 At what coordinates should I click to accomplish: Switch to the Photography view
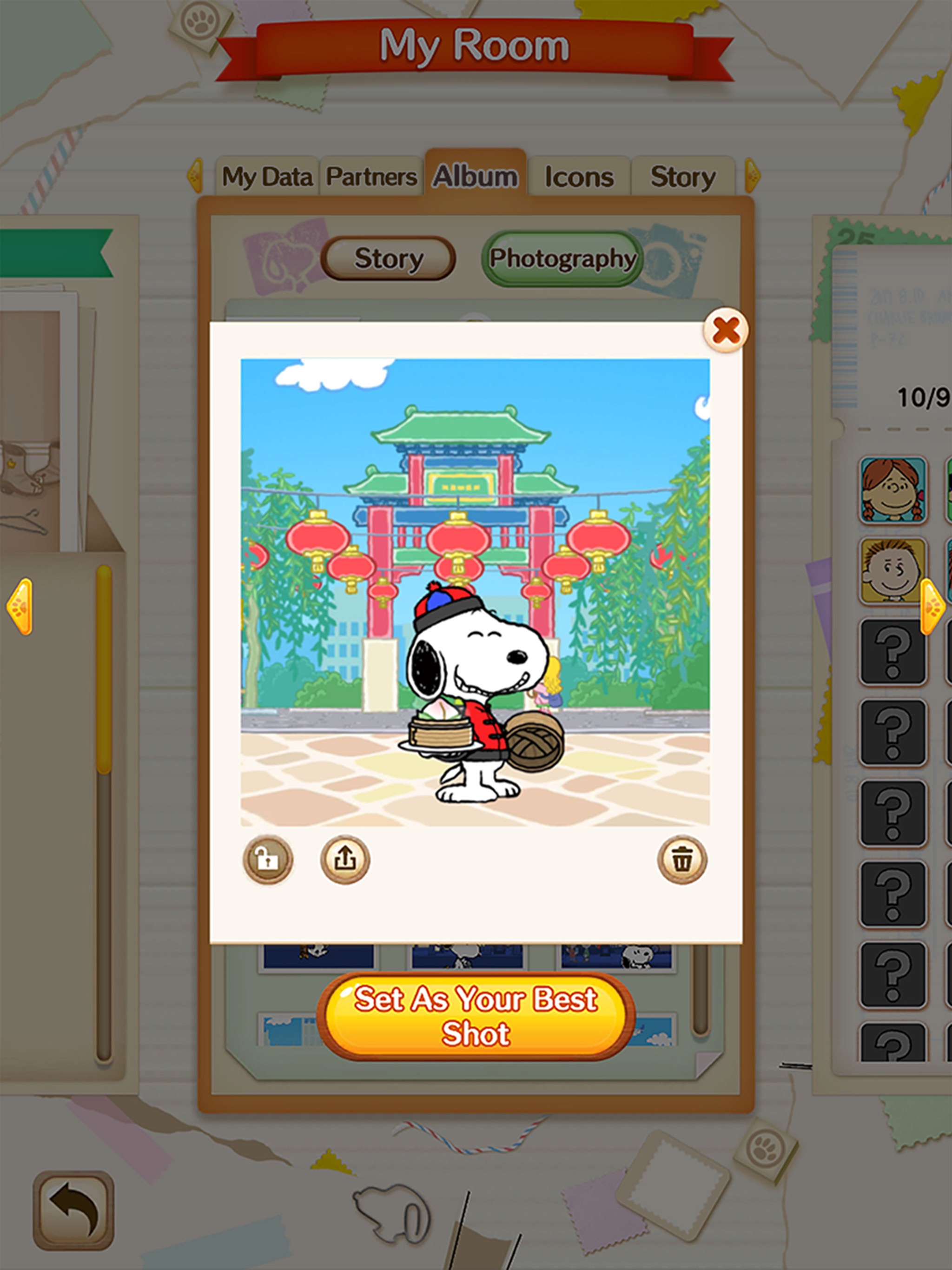(x=563, y=259)
